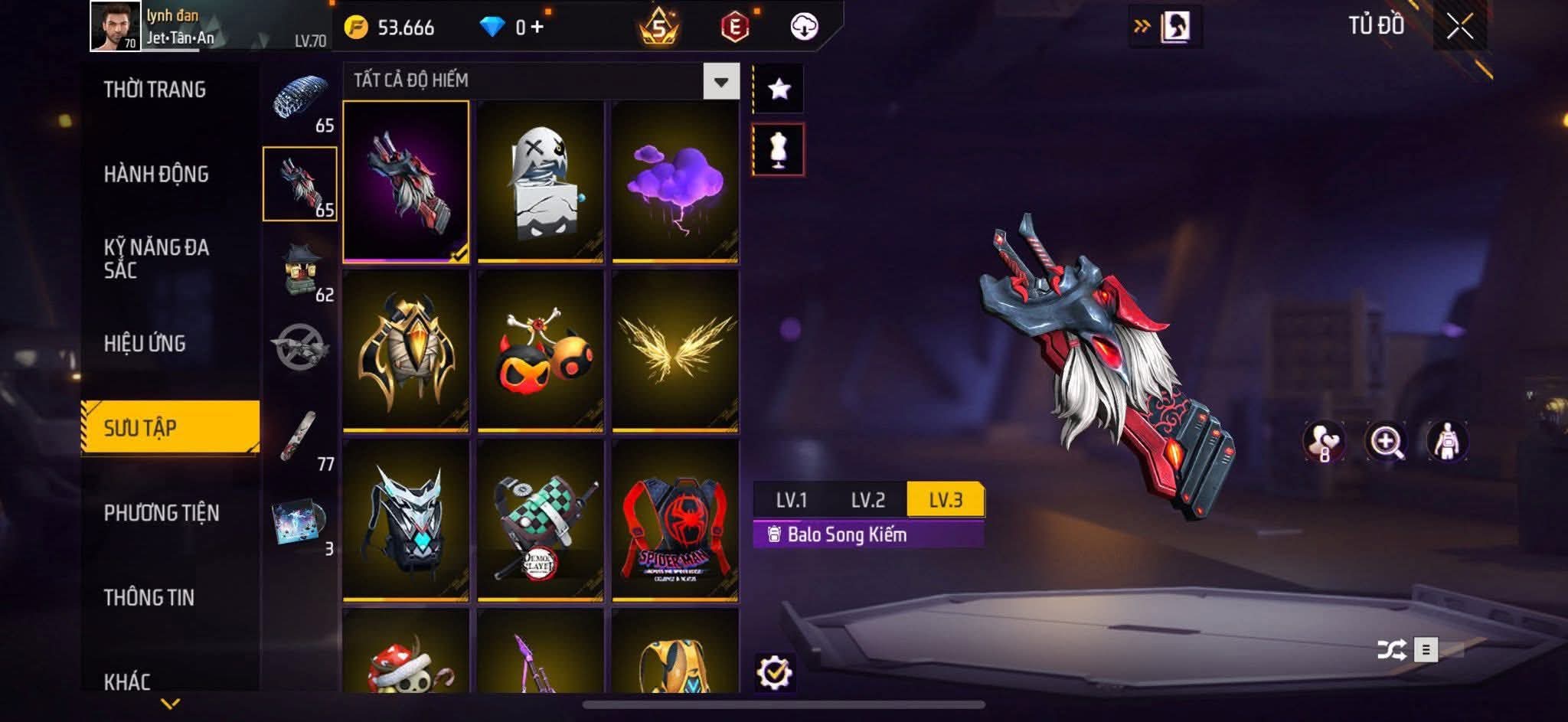Pick the golden wings backpack

tap(675, 351)
